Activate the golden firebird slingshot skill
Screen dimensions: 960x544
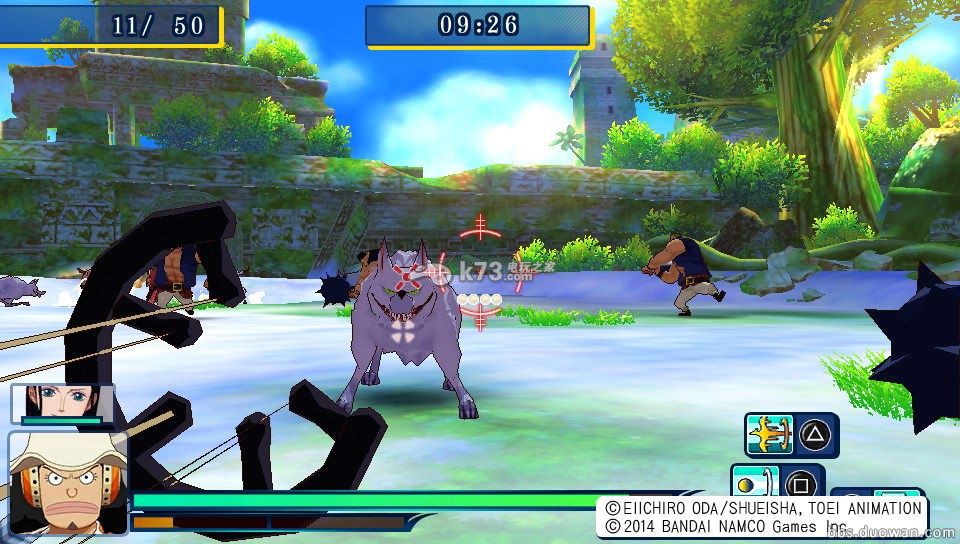tap(770, 435)
